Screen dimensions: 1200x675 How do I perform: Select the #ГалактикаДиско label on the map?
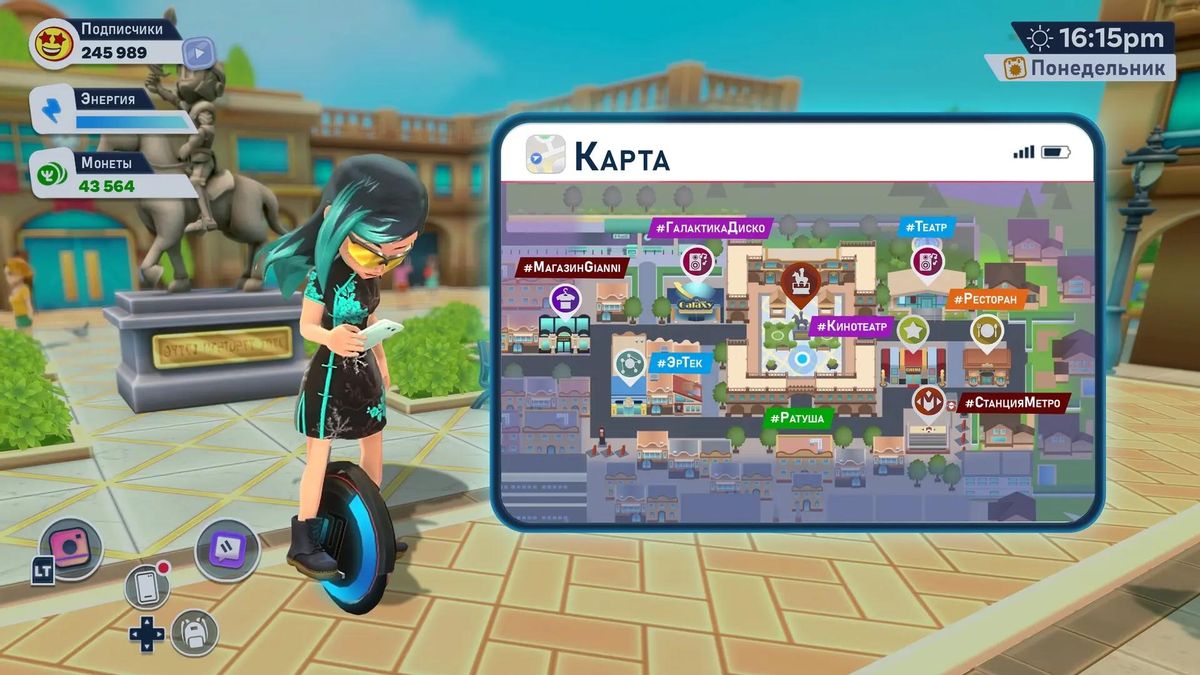[x=710, y=228]
